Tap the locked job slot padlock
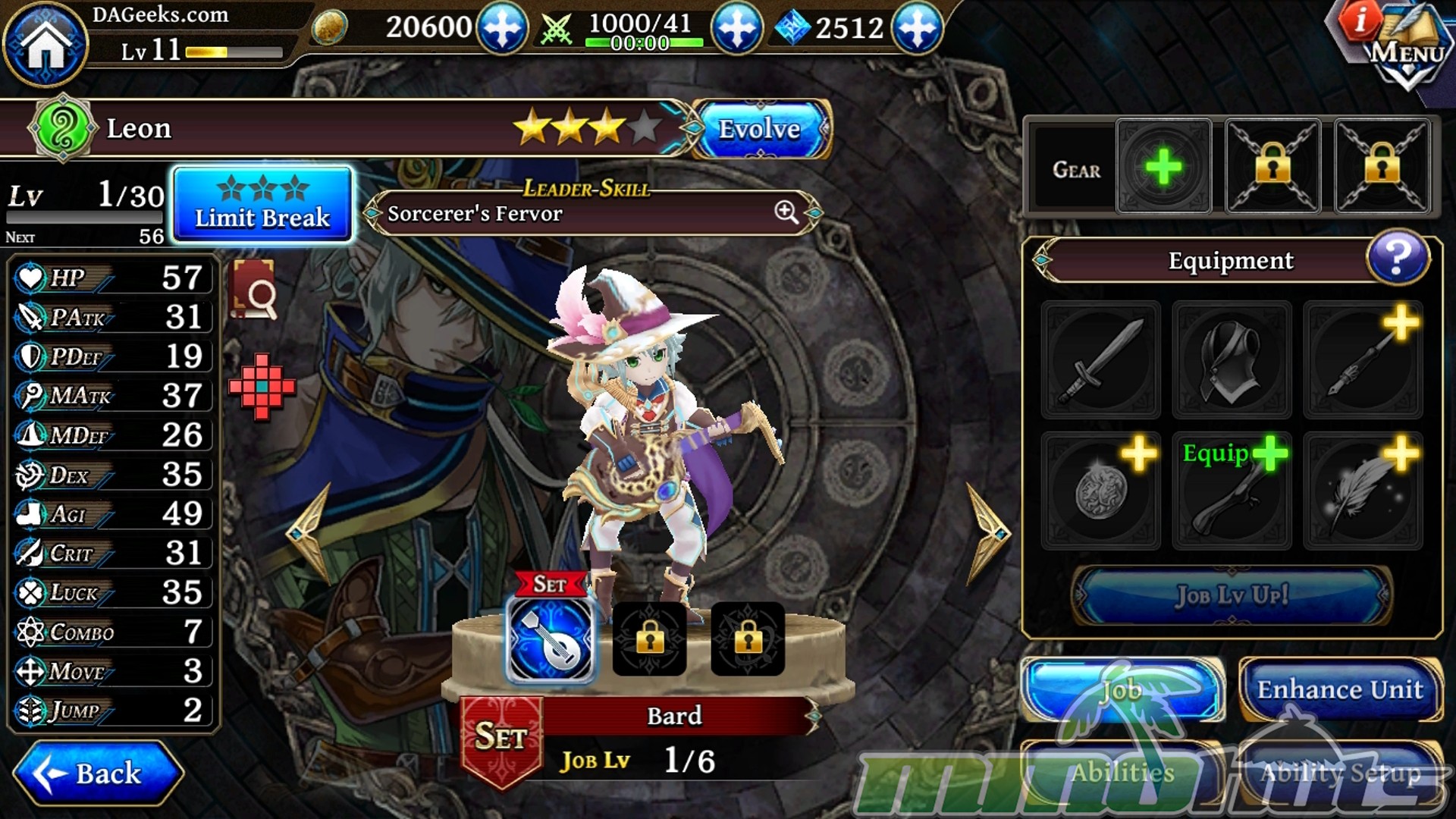Viewport: 1456px width, 819px height. [x=648, y=639]
